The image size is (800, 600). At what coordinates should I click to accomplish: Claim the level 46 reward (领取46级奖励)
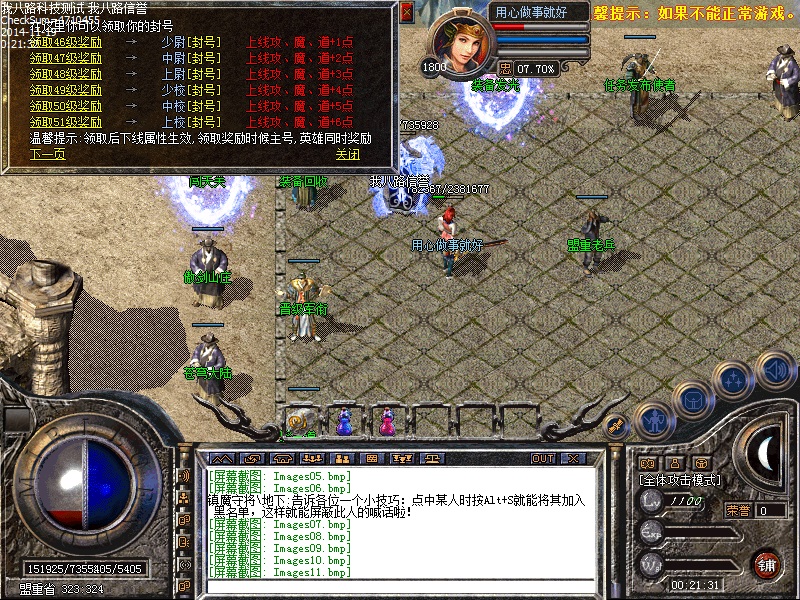pos(65,43)
